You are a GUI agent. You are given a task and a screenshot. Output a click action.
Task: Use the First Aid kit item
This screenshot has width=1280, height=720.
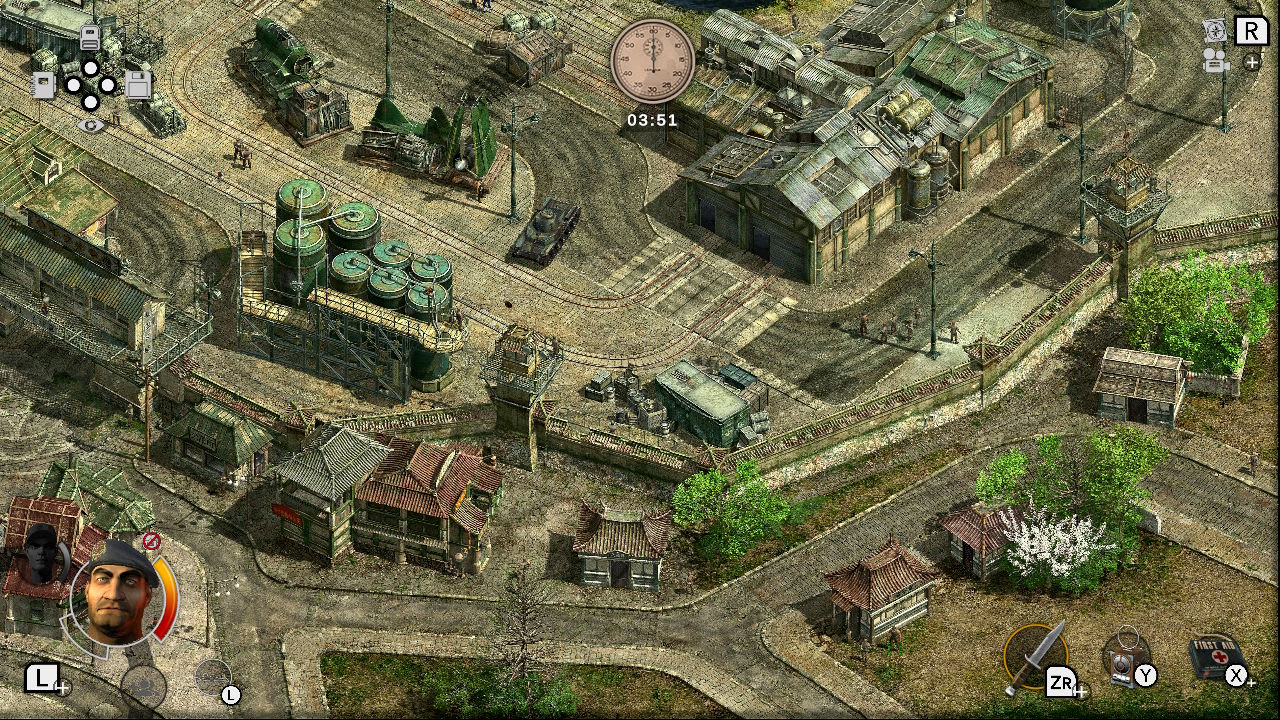click(1216, 654)
